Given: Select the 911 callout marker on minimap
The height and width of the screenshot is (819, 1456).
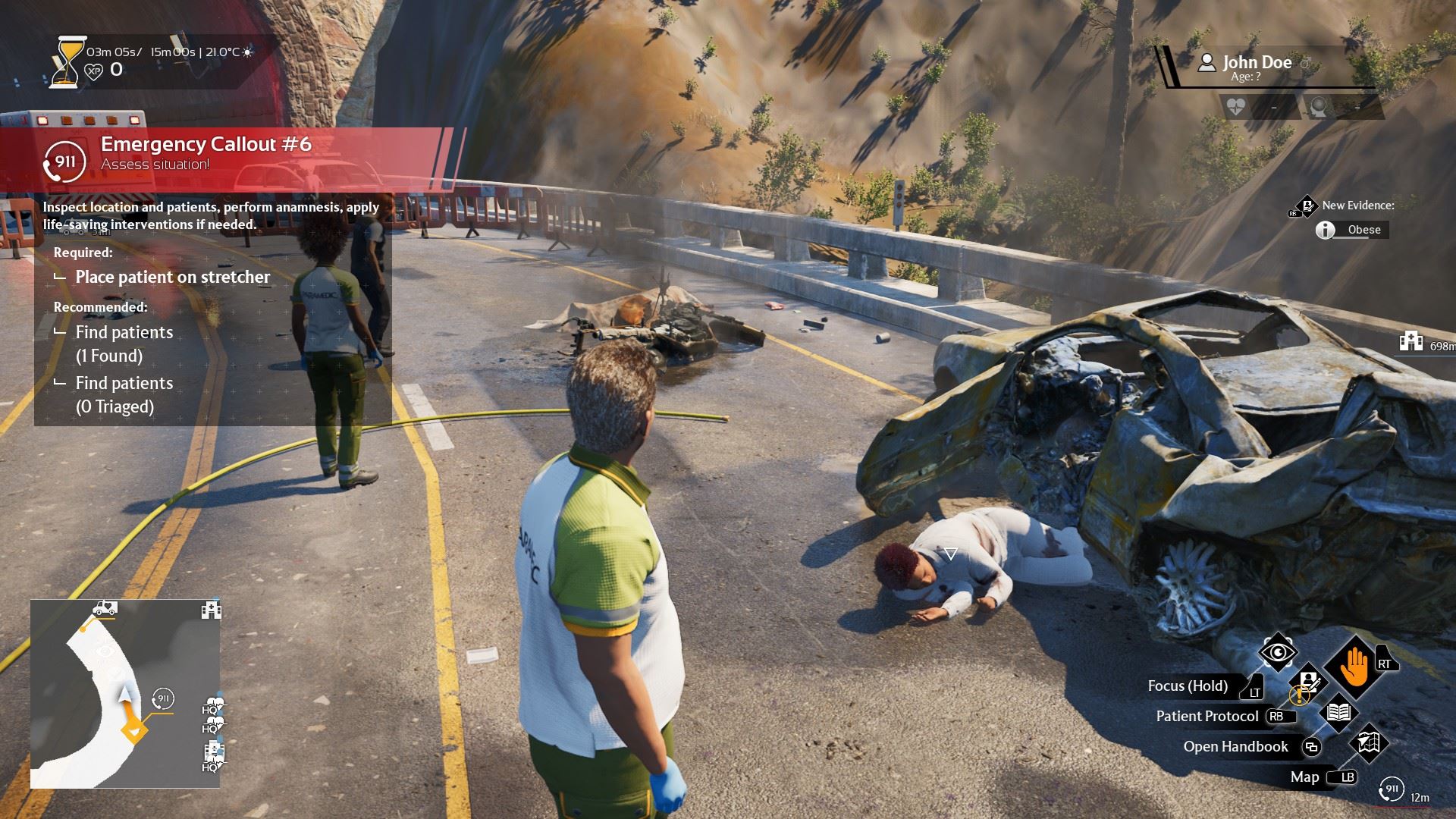Looking at the screenshot, I should [162, 698].
